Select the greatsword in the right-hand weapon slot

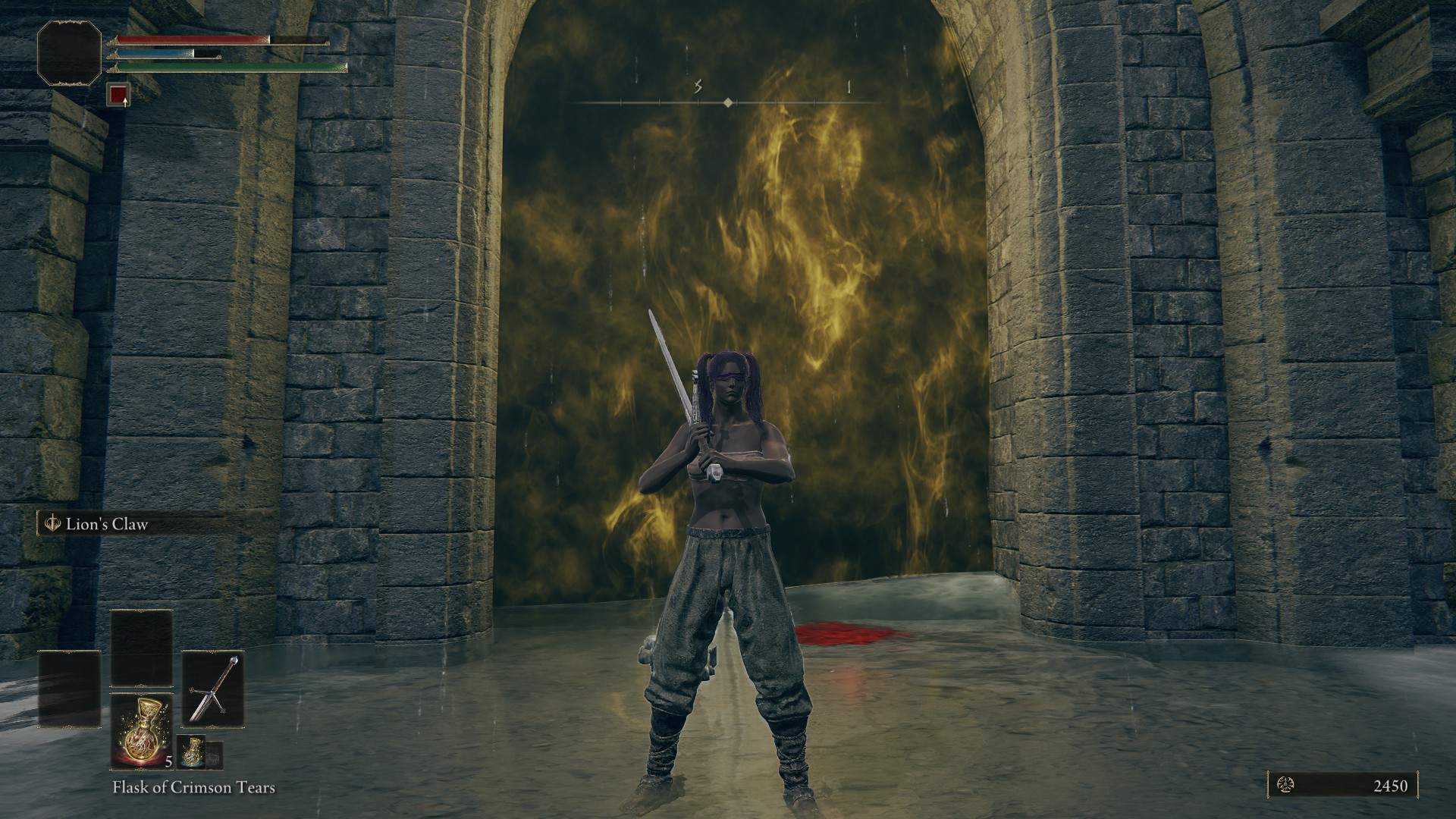click(215, 689)
